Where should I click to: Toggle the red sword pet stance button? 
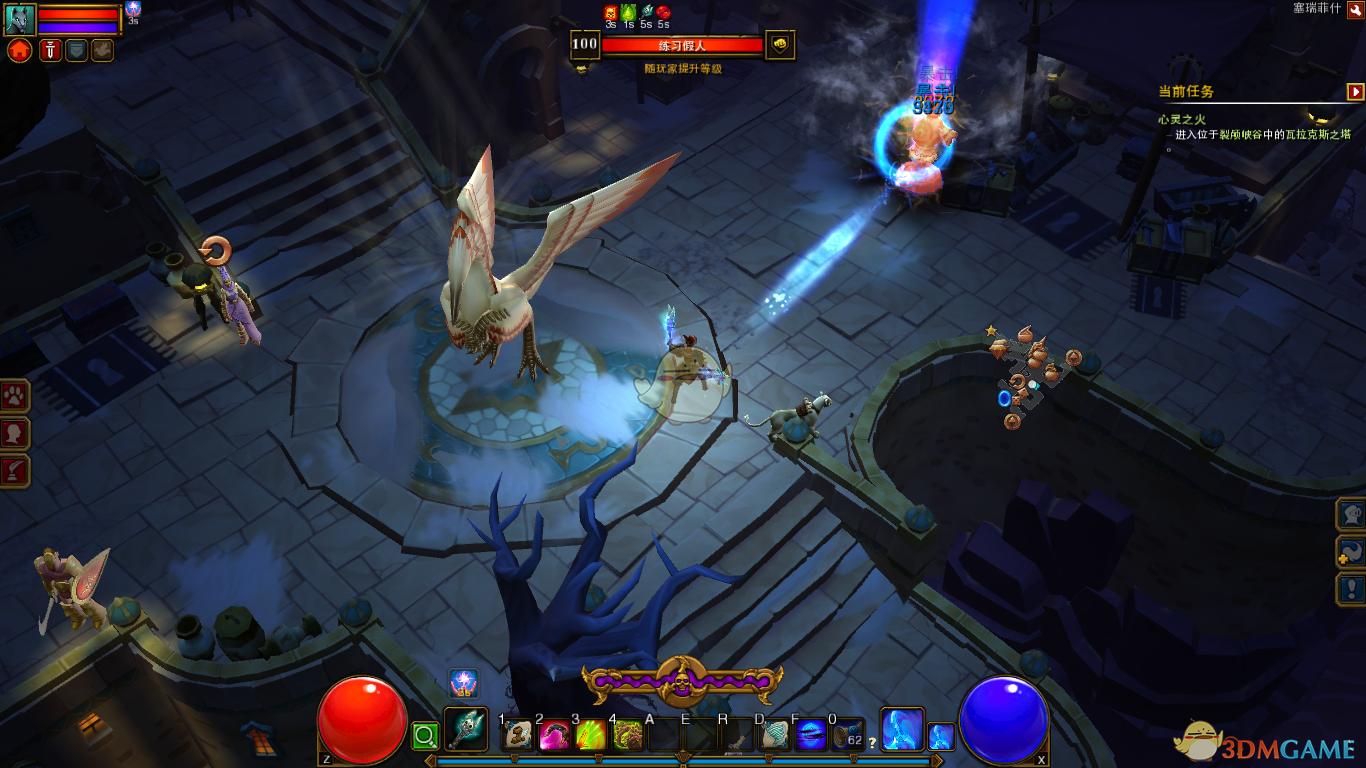point(50,51)
